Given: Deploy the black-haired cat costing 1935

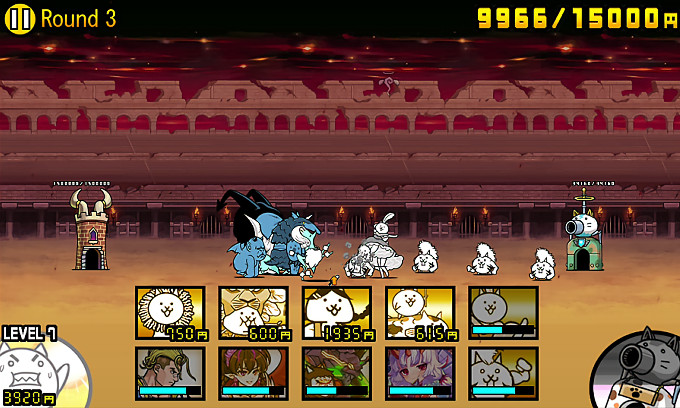Looking at the screenshot, I should [x=336, y=313].
